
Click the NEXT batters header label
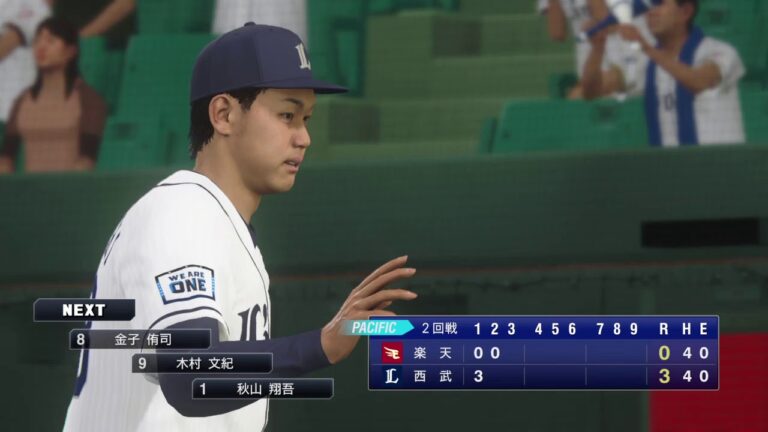(x=84, y=310)
